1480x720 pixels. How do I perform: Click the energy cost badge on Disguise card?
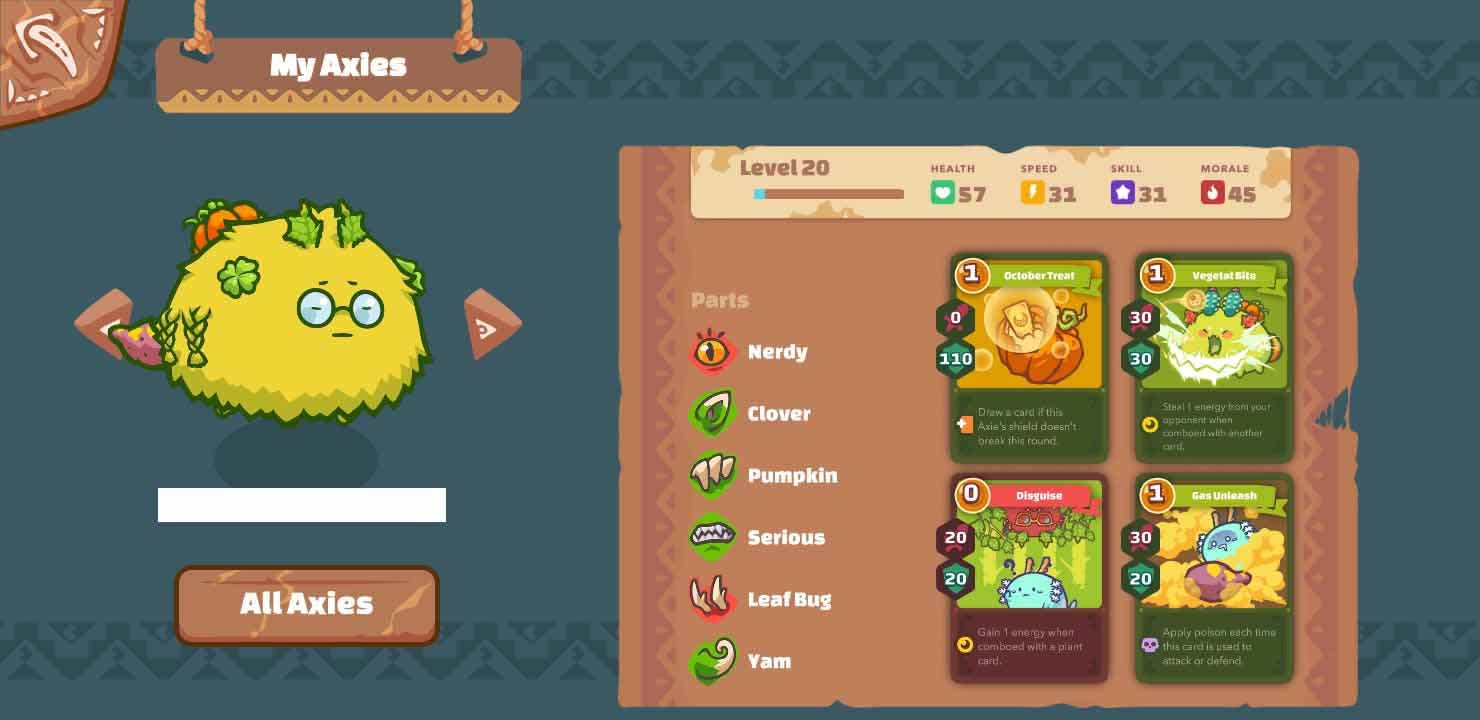[x=971, y=496]
